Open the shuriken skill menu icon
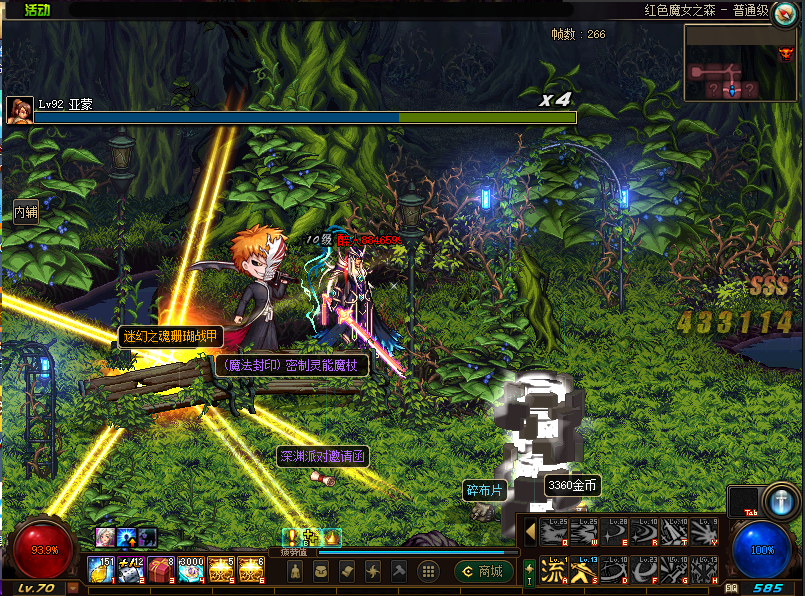This screenshot has height=596, width=805. pyautogui.click(x=373, y=571)
